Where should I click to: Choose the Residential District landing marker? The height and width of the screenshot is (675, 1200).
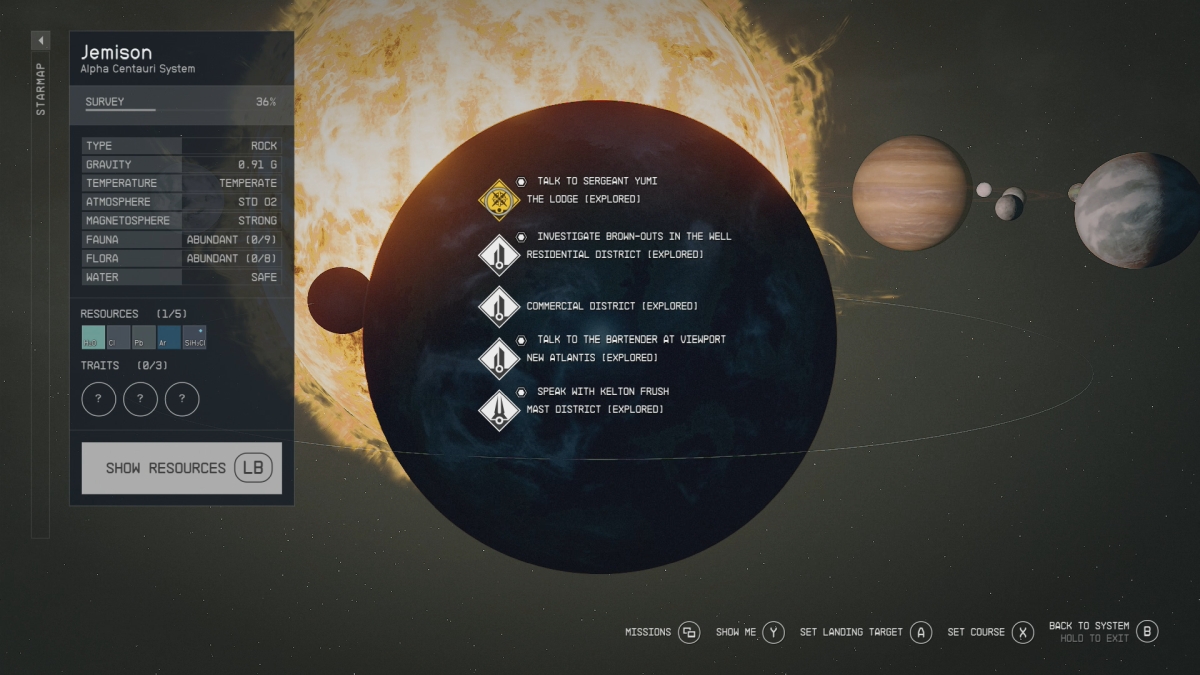498,254
